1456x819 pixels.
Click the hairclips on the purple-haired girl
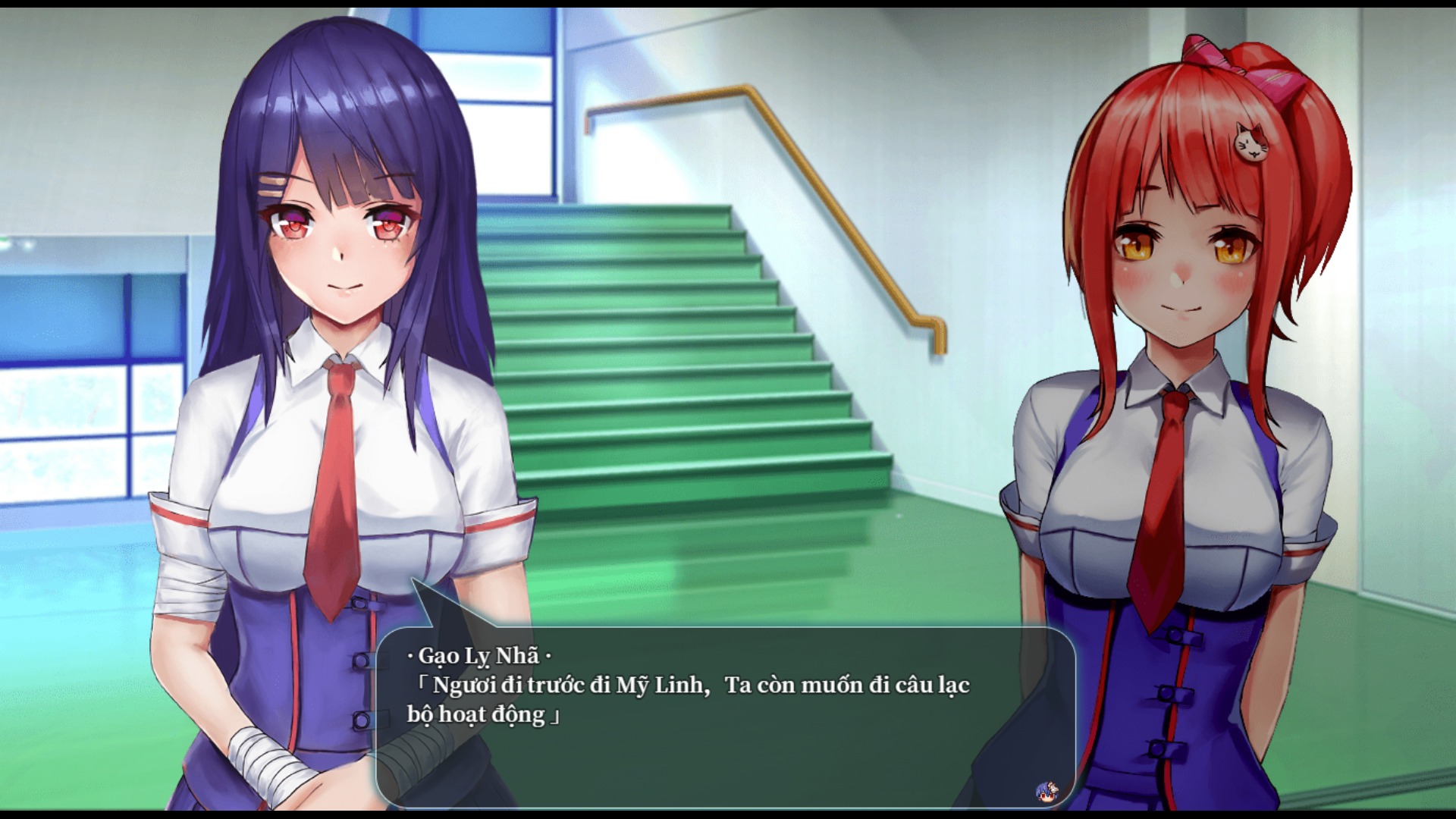[273, 187]
